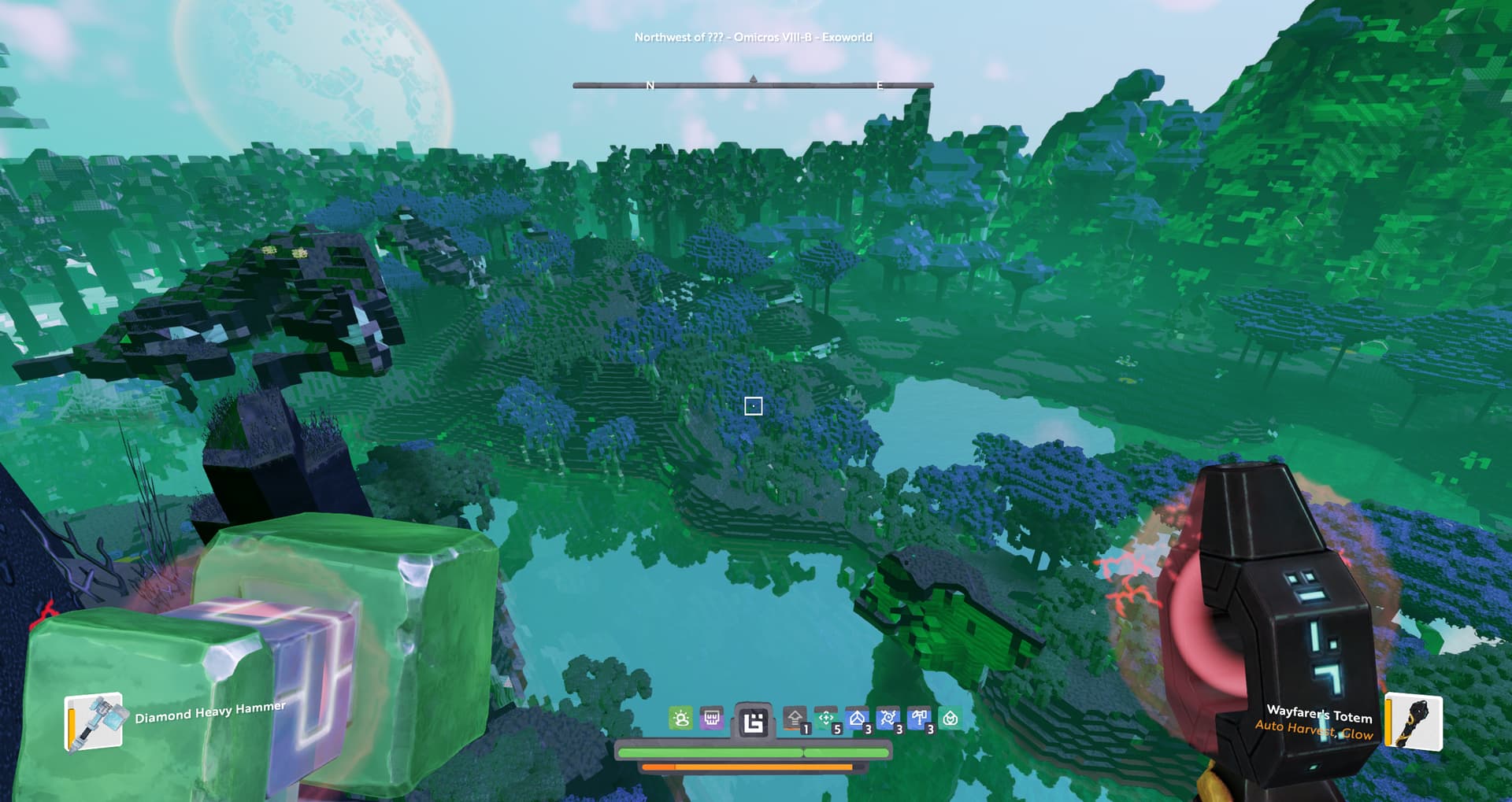The width and height of the screenshot is (1512, 802).
Task: Open the central black glyph emblem
Action: click(x=754, y=721)
